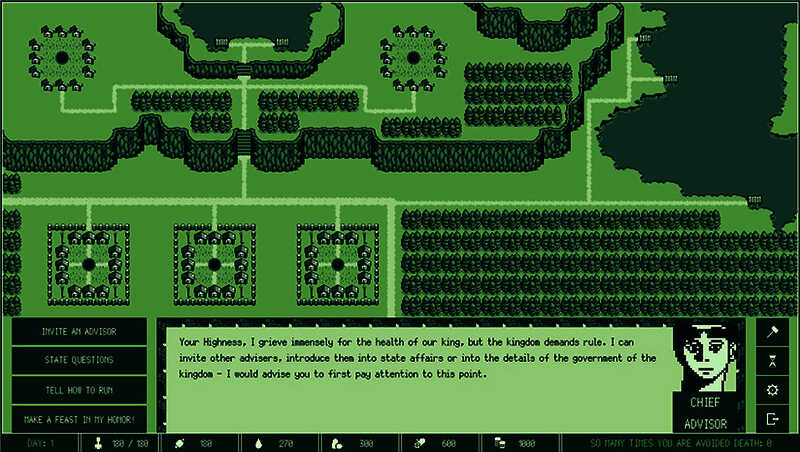The height and width of the screenshot is (452, 800).
Task: Choose Make a Feast in My Honor
Action: click(x=79, y=418)
